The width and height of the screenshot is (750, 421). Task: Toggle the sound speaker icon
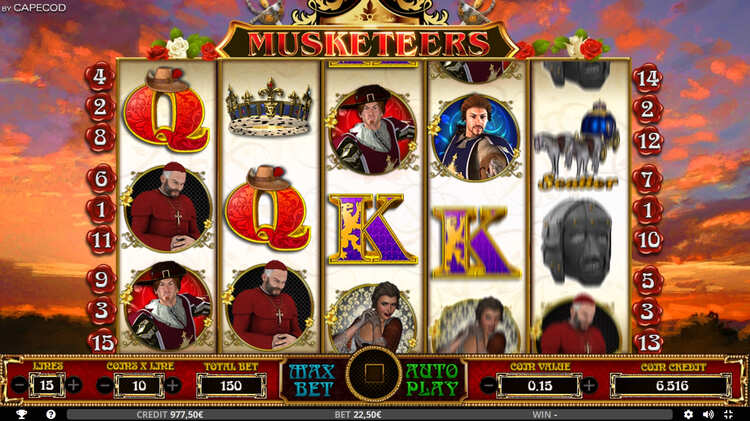[708, 414]
